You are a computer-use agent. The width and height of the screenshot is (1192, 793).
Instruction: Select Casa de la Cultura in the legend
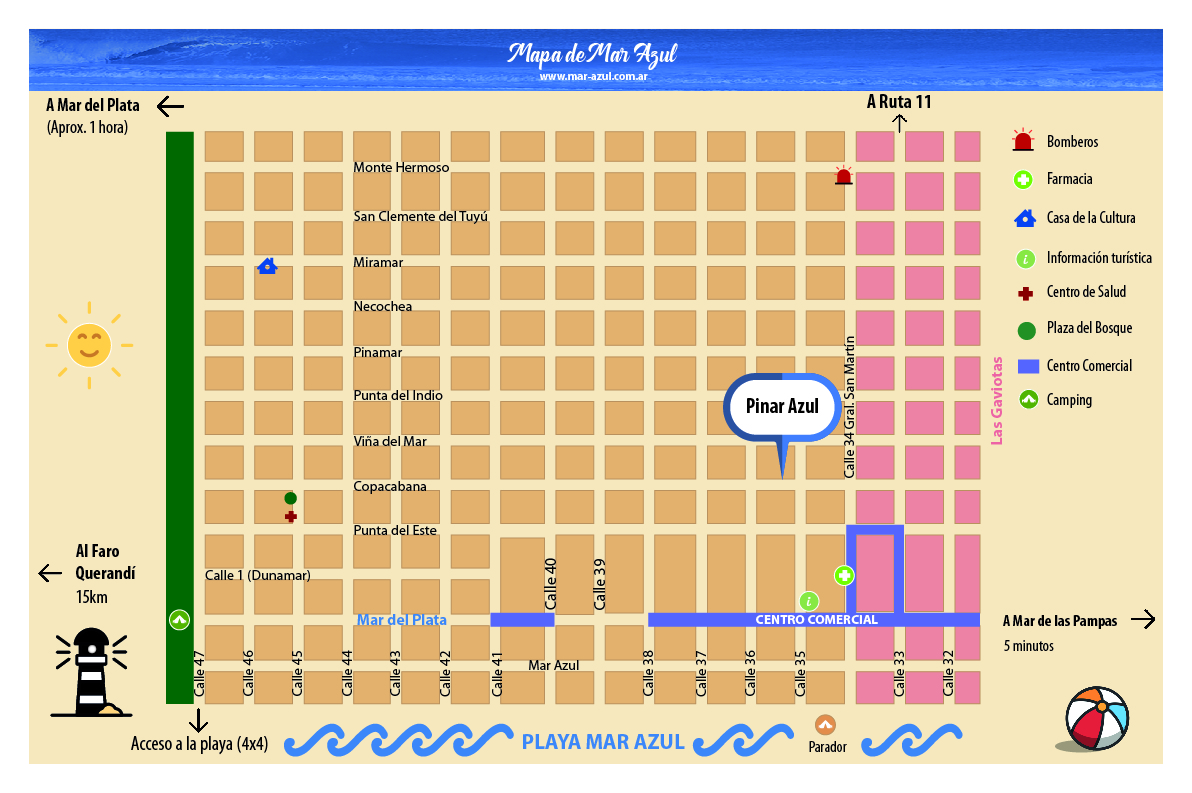pos(1090,218)
